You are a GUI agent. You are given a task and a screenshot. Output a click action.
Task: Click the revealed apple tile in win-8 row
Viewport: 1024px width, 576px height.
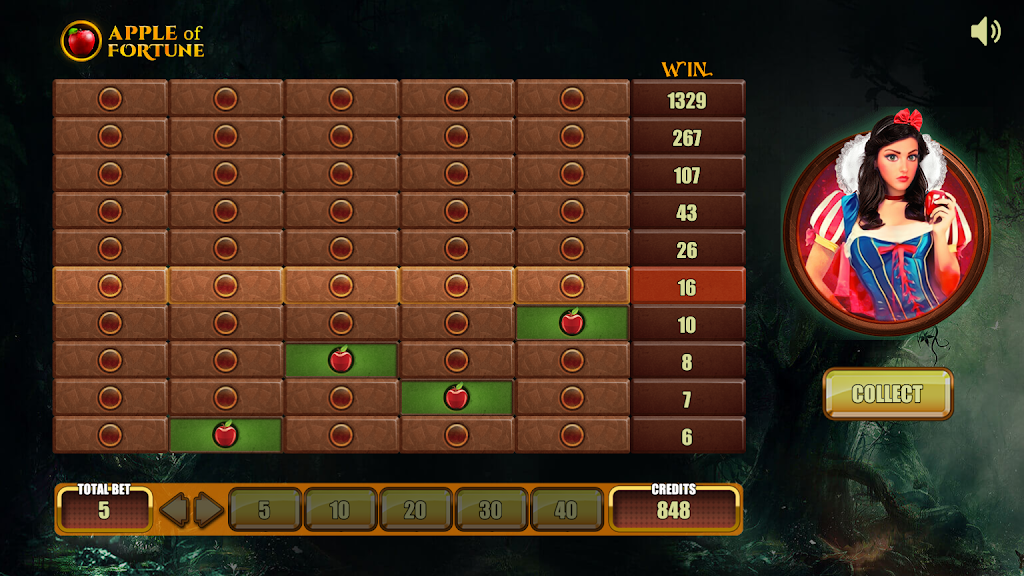(341, 360)
